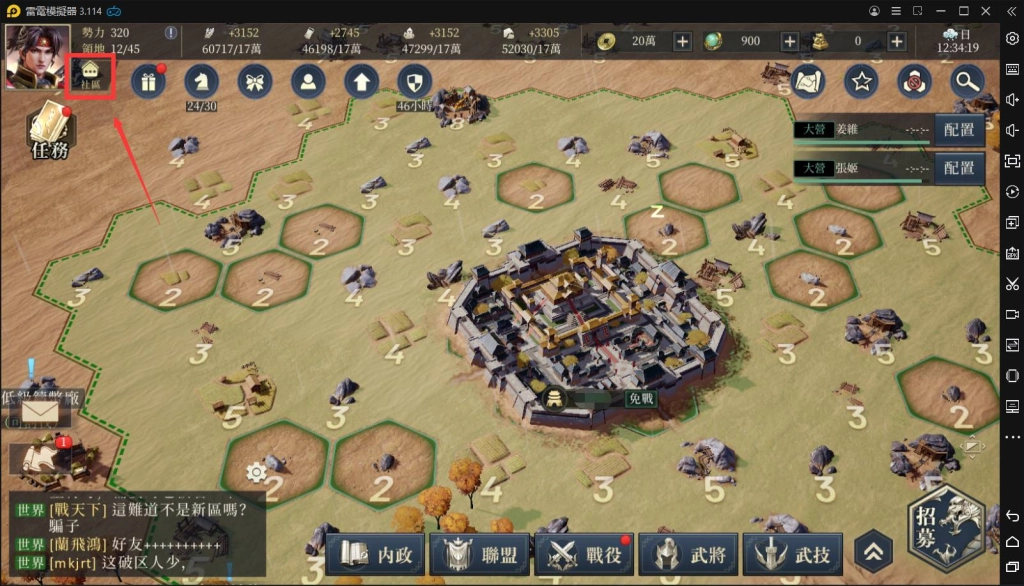Tap the shield protection icon
This screenshot has height=586, width=1024.
coord(415,81)
